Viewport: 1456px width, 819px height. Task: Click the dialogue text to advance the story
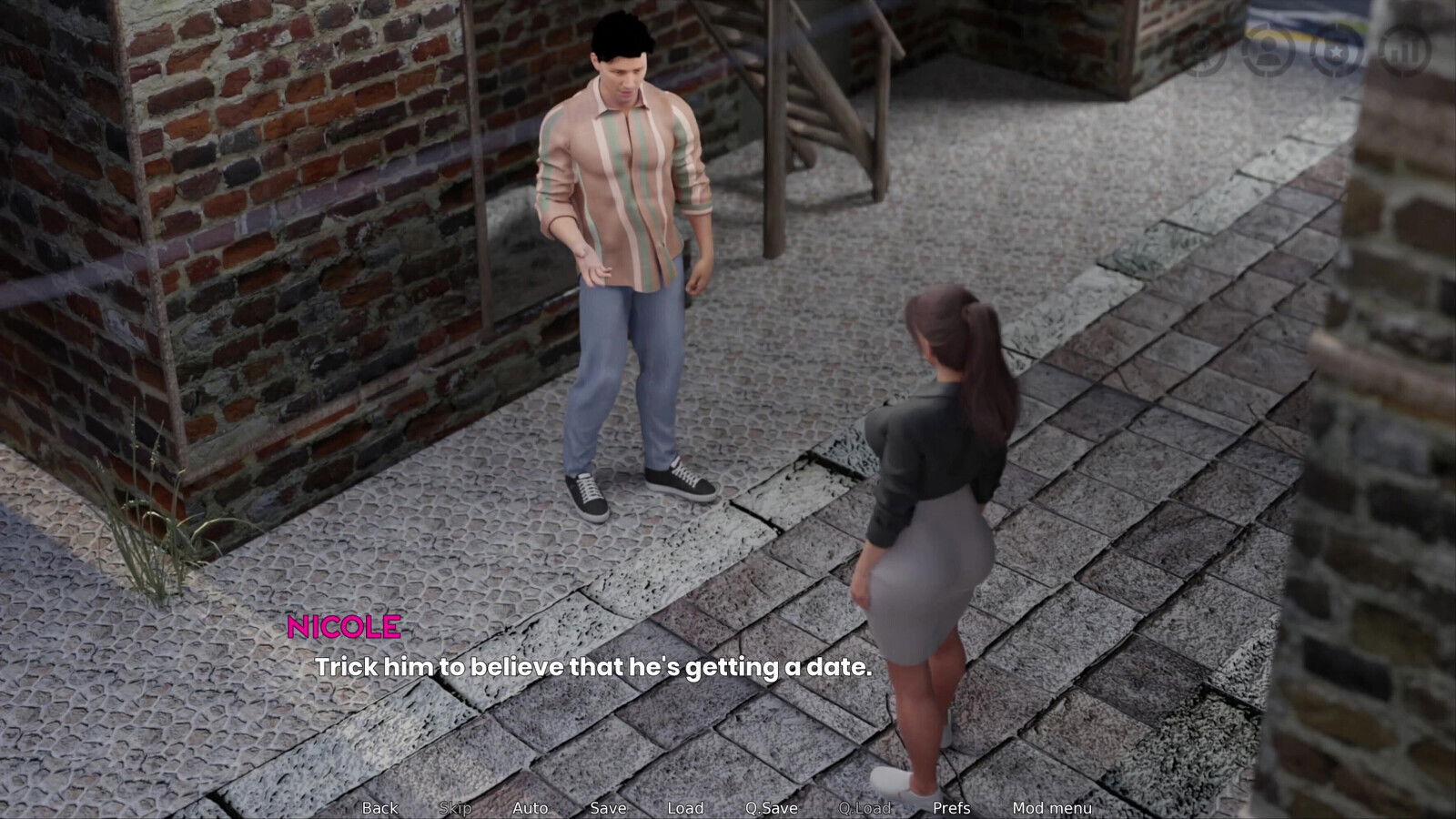pyautogui.click(x=593, y=669)
